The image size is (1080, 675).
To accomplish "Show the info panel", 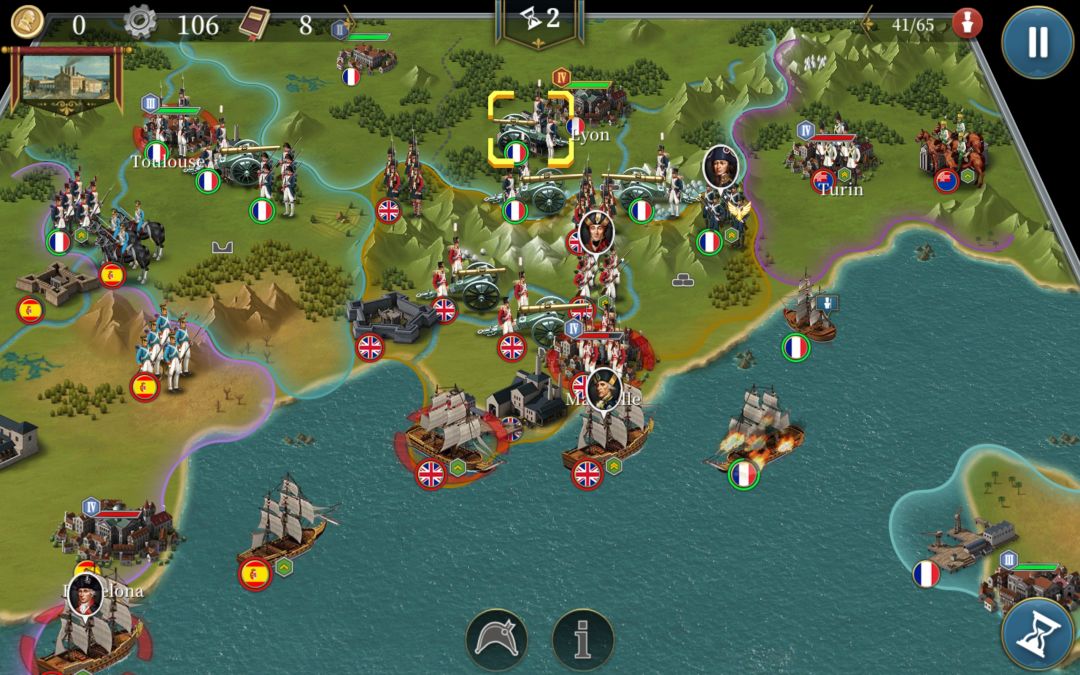I will 583,640.
